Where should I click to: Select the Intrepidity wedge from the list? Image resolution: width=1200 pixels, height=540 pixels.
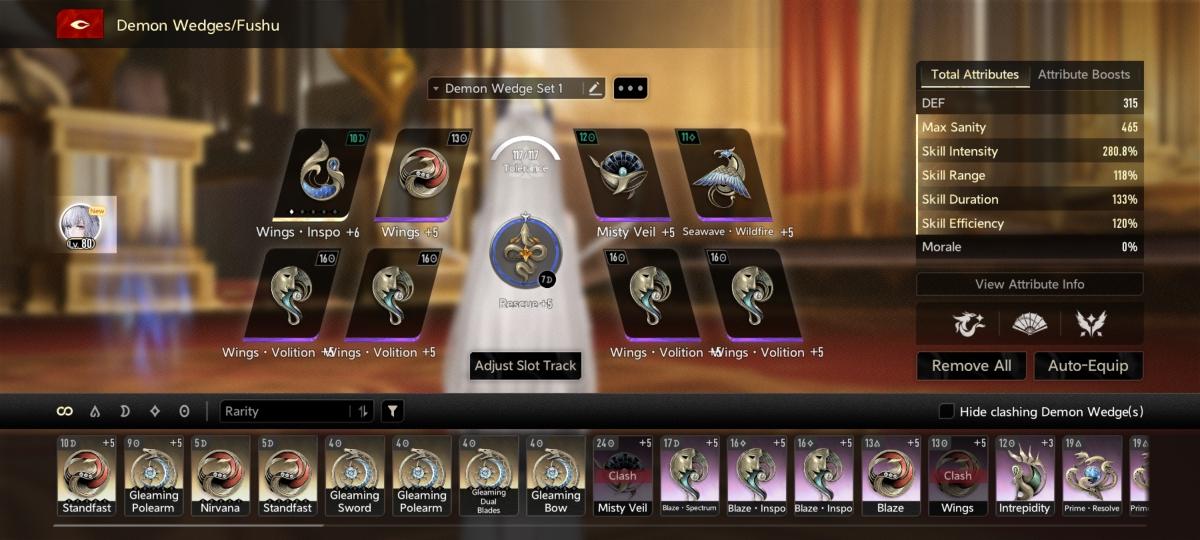(x=1024, y=475)
